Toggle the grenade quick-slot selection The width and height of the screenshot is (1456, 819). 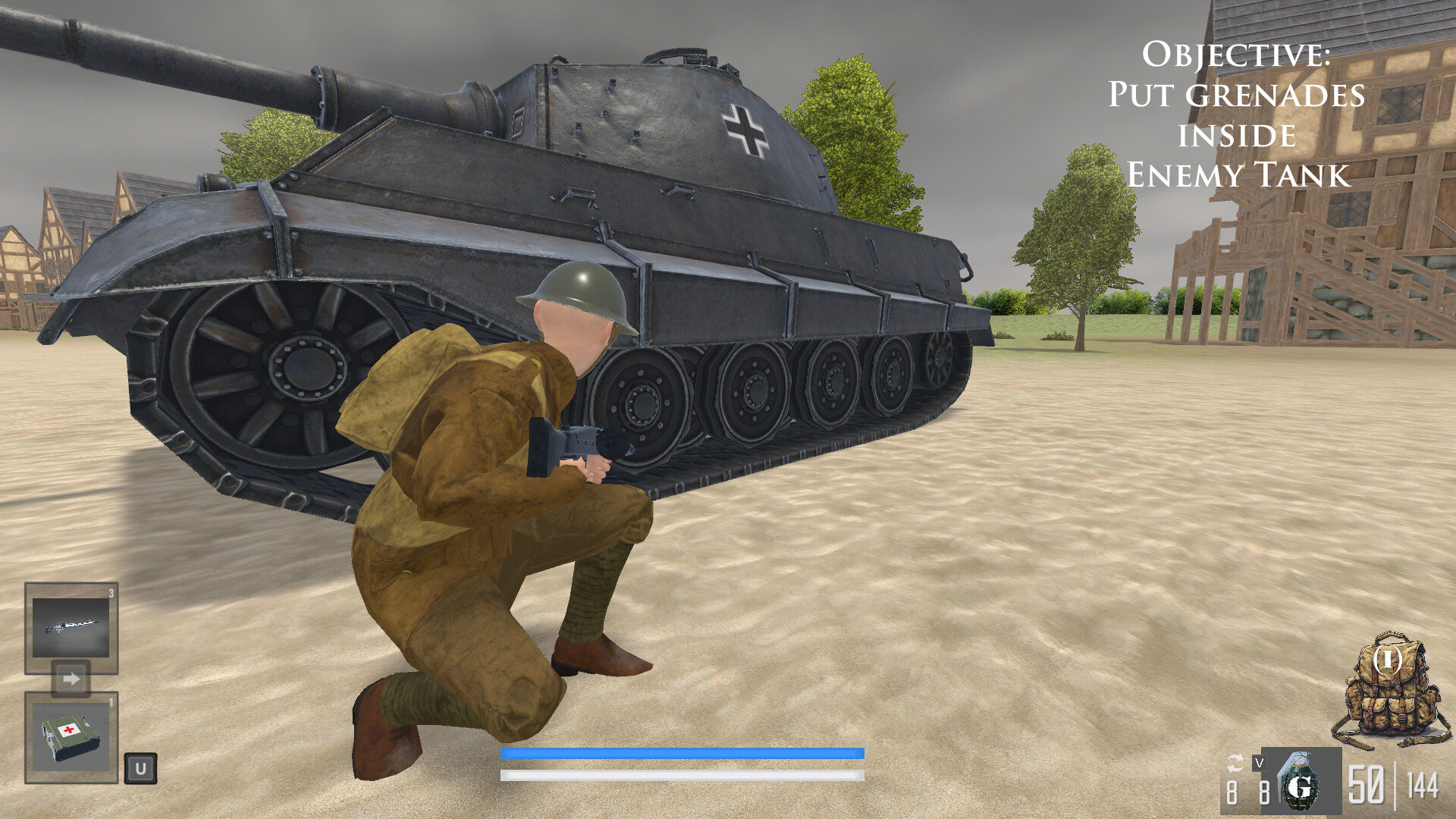point(1298,785)
